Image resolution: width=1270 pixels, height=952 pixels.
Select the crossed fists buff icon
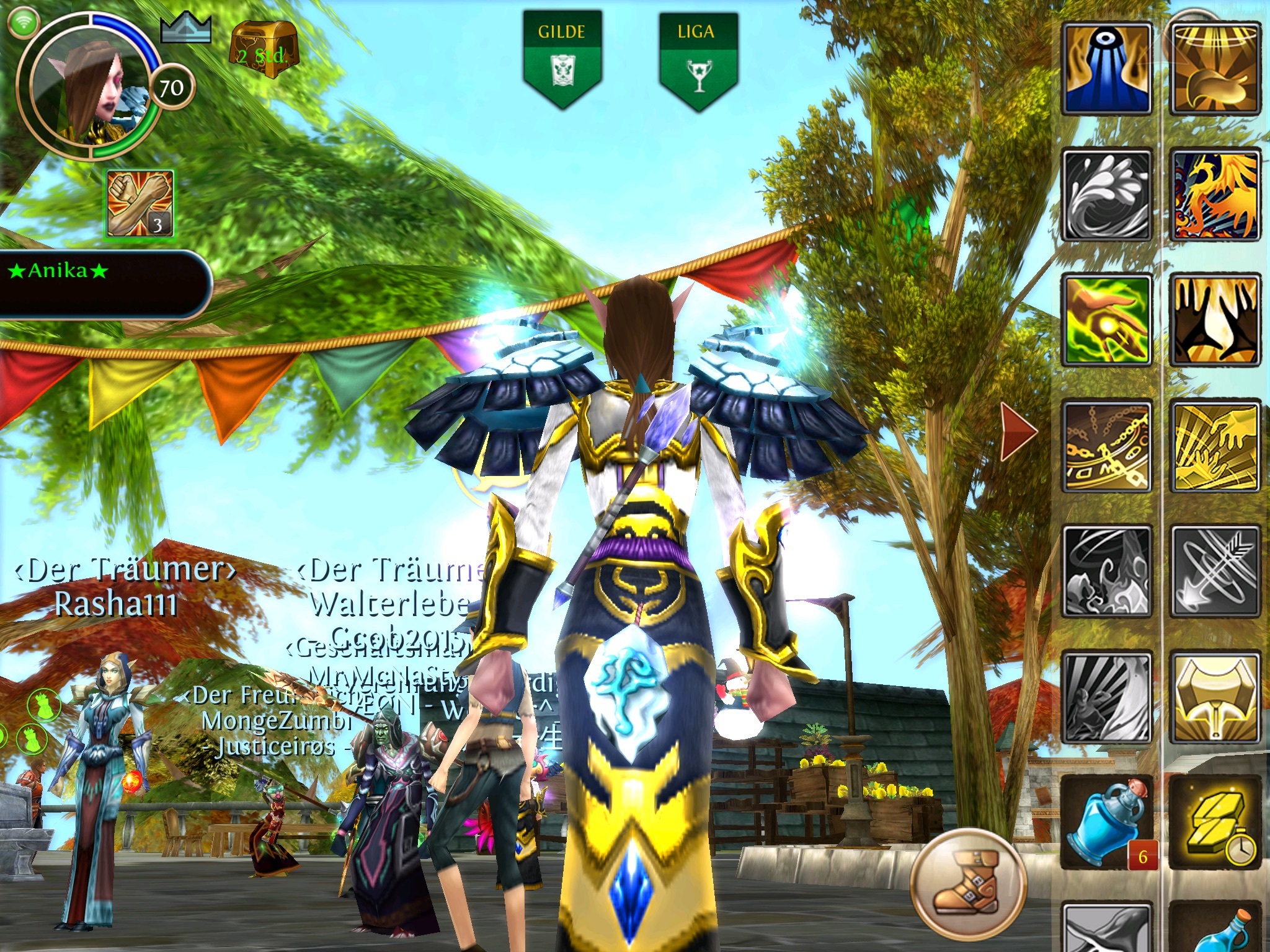click(x=140, y=204)
